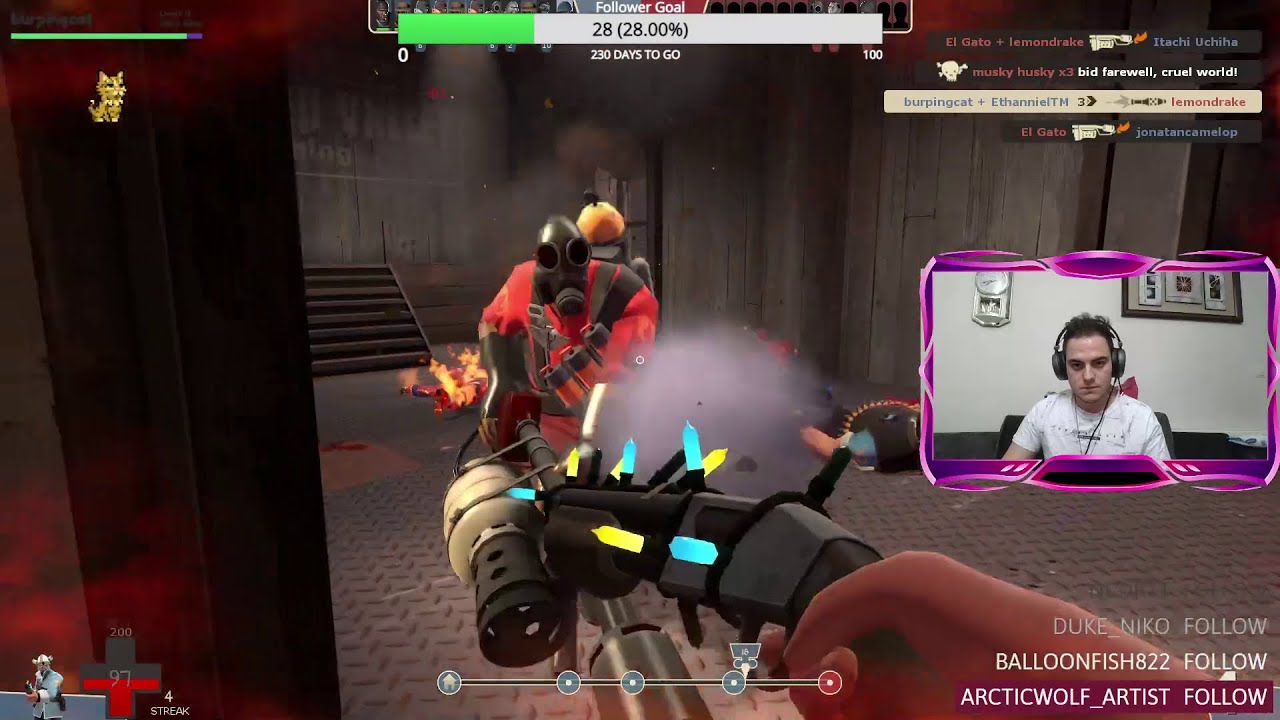Screen dimensions: 1280x720
Task: Click the musky husky farewell kill feed entry
Action: coord(1090,72)
